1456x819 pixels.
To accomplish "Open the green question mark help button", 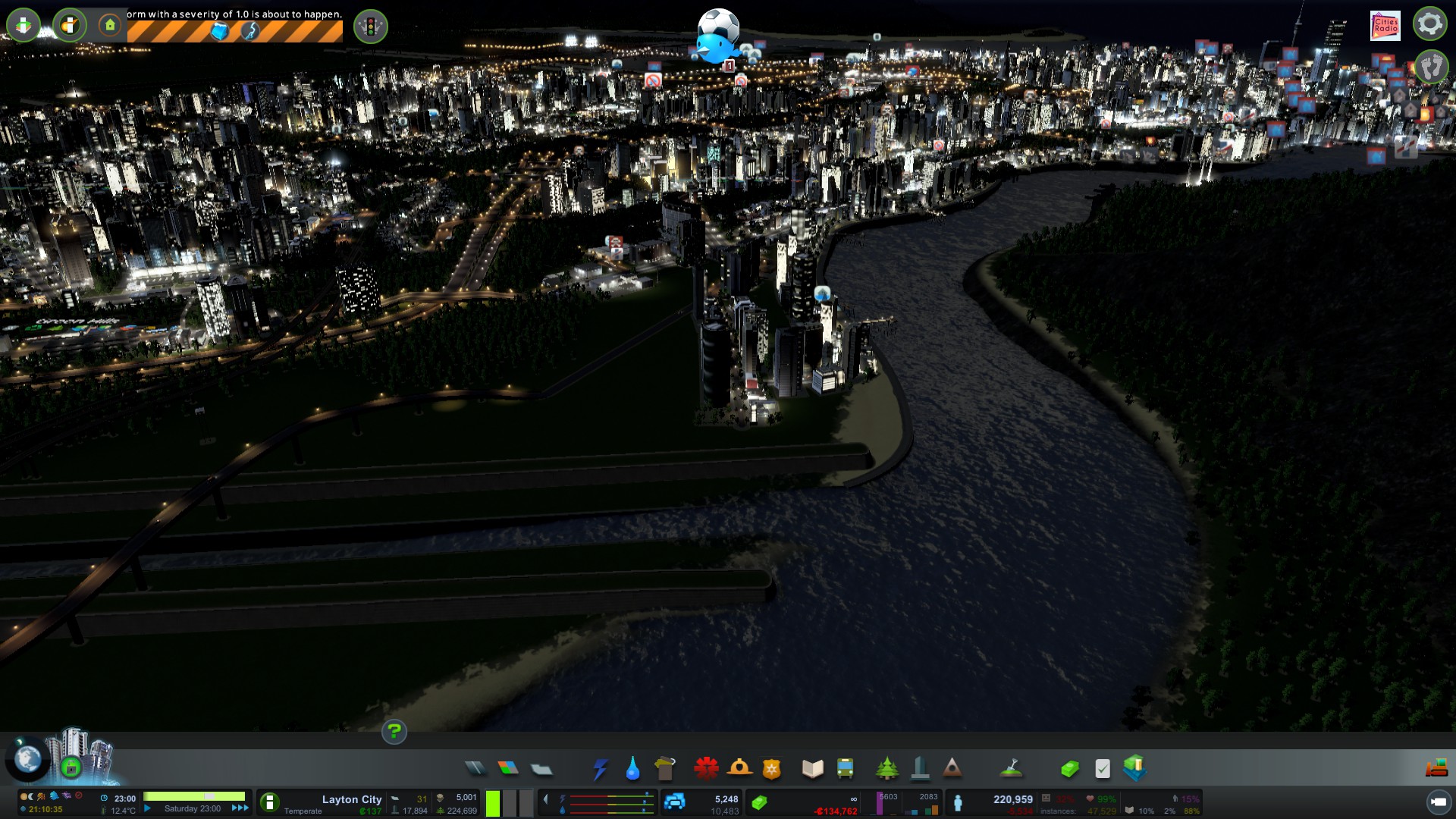I will coord(394,732).
